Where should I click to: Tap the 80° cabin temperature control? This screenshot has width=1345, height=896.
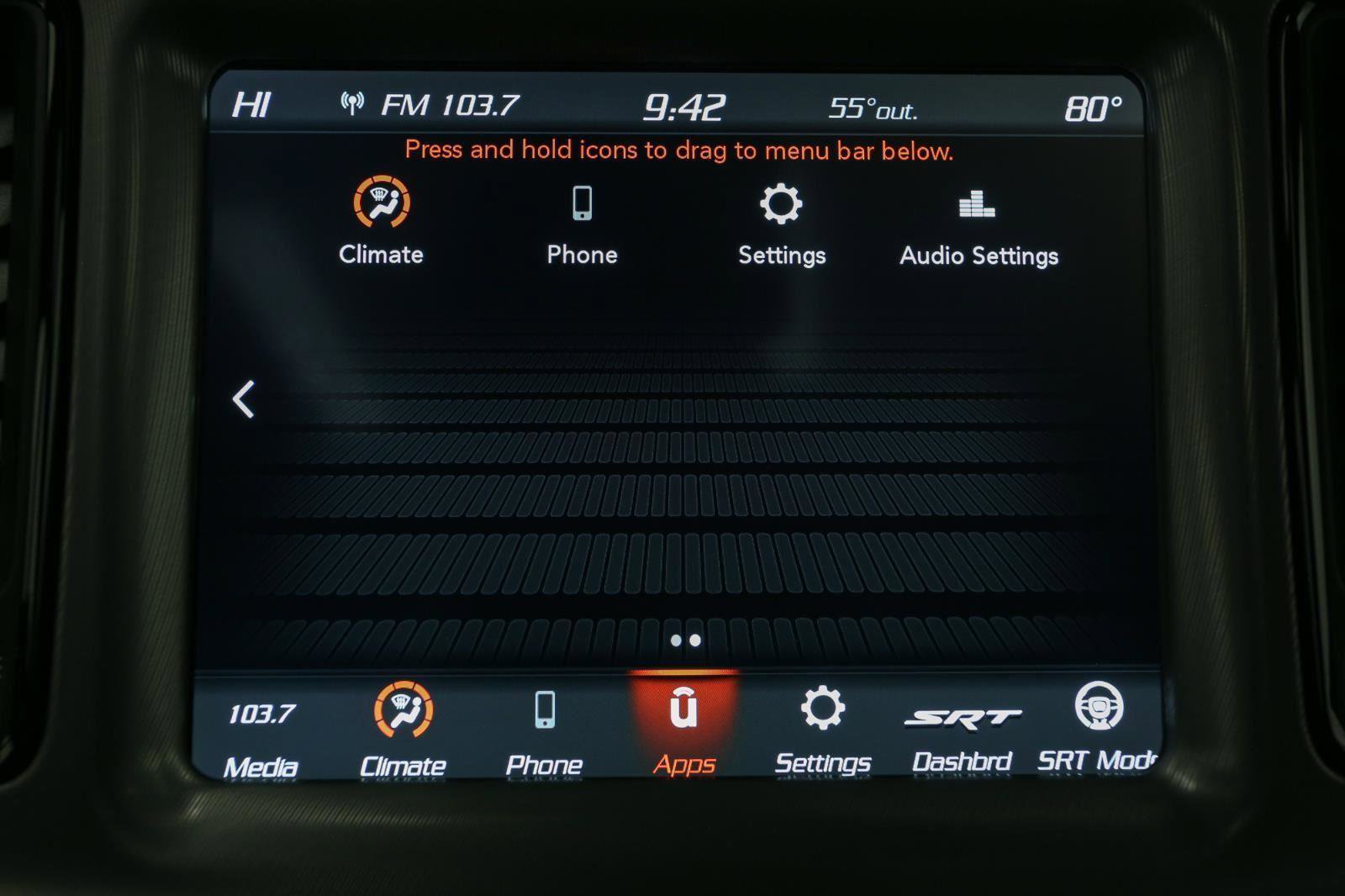click(1091, 104)
